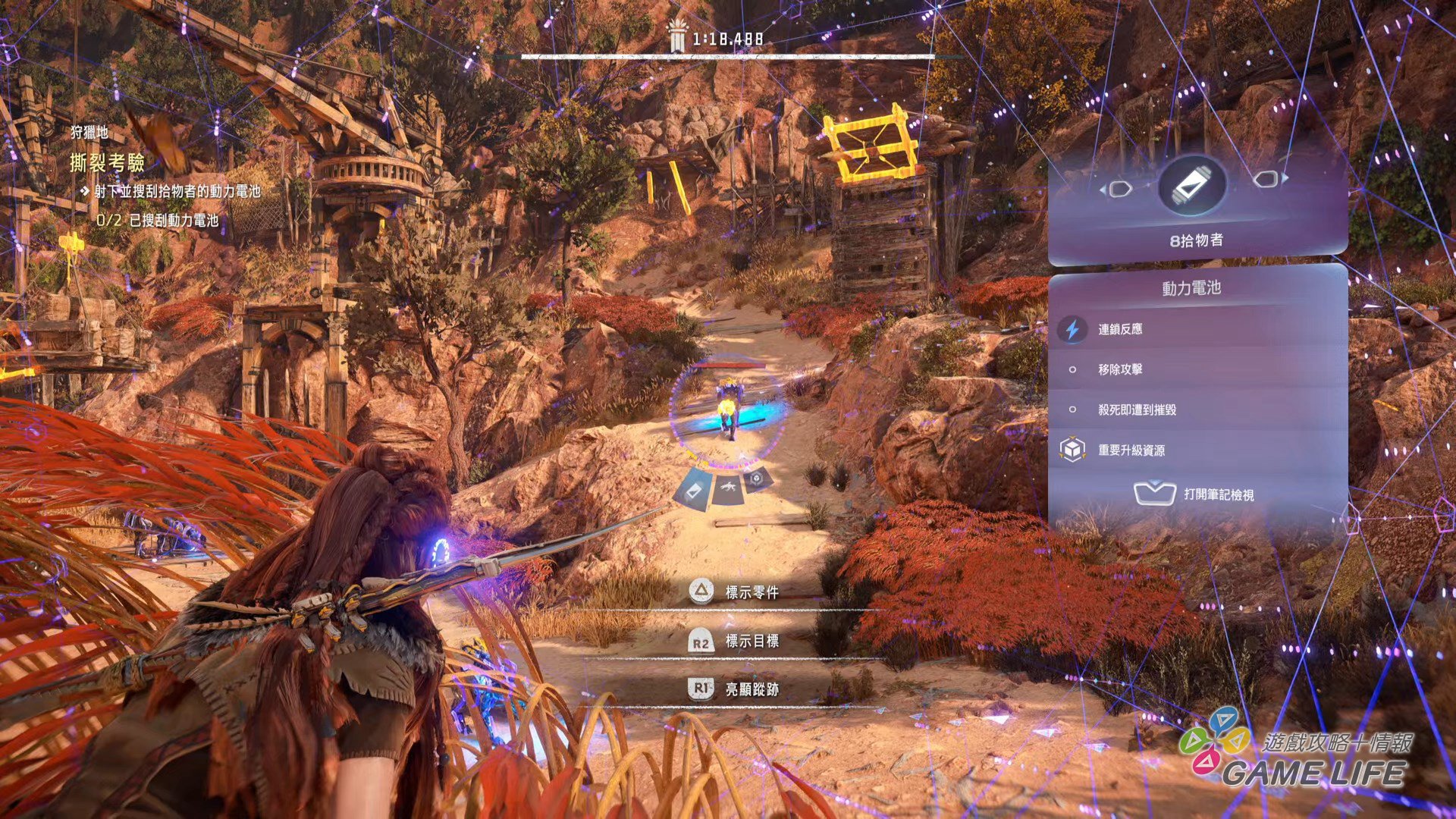Pick the hexagonal resource cube card
1456x819 pixels.
click(x=757, y=479)
